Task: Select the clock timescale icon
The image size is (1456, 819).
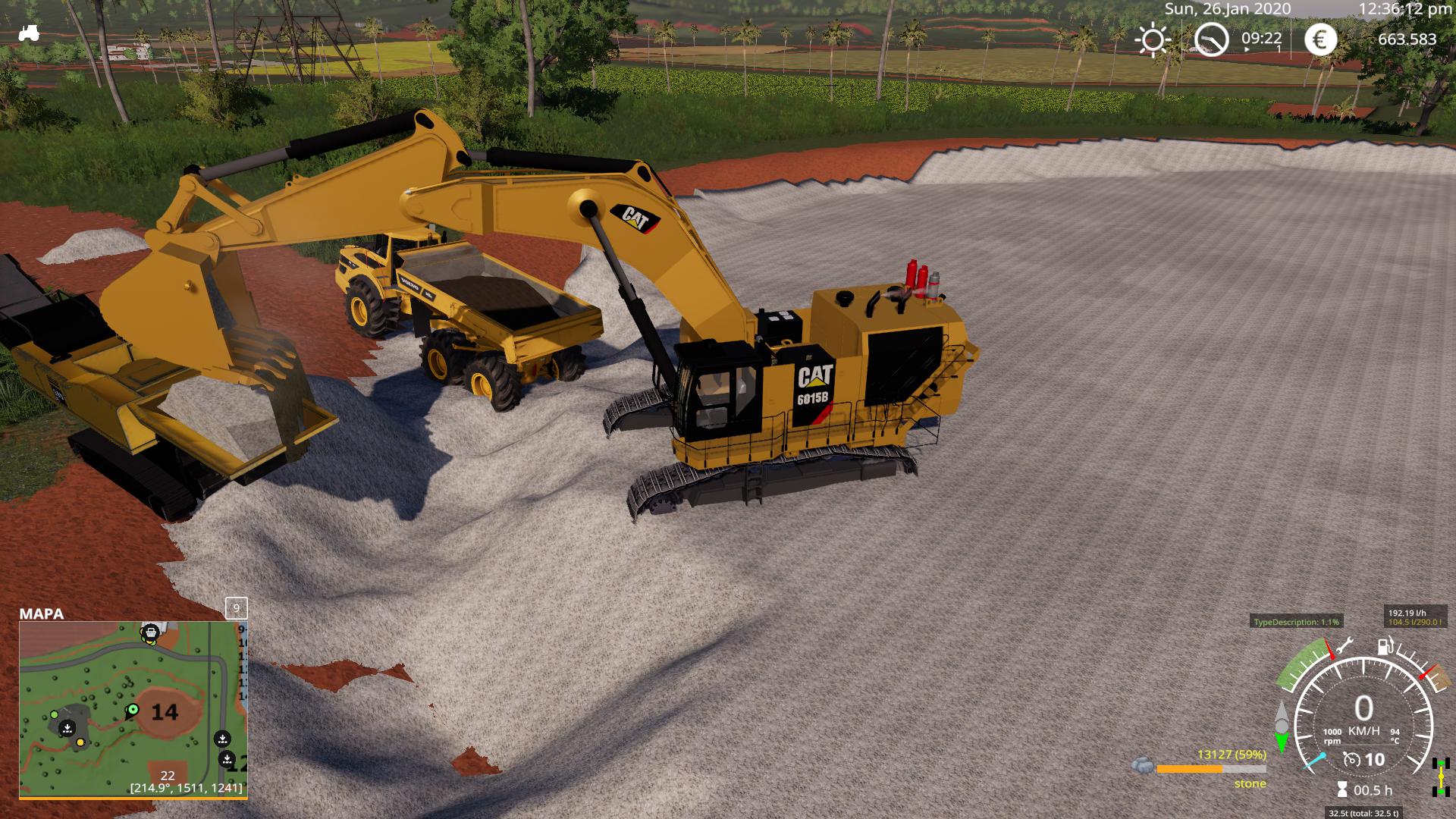Action: (1211, 39)
